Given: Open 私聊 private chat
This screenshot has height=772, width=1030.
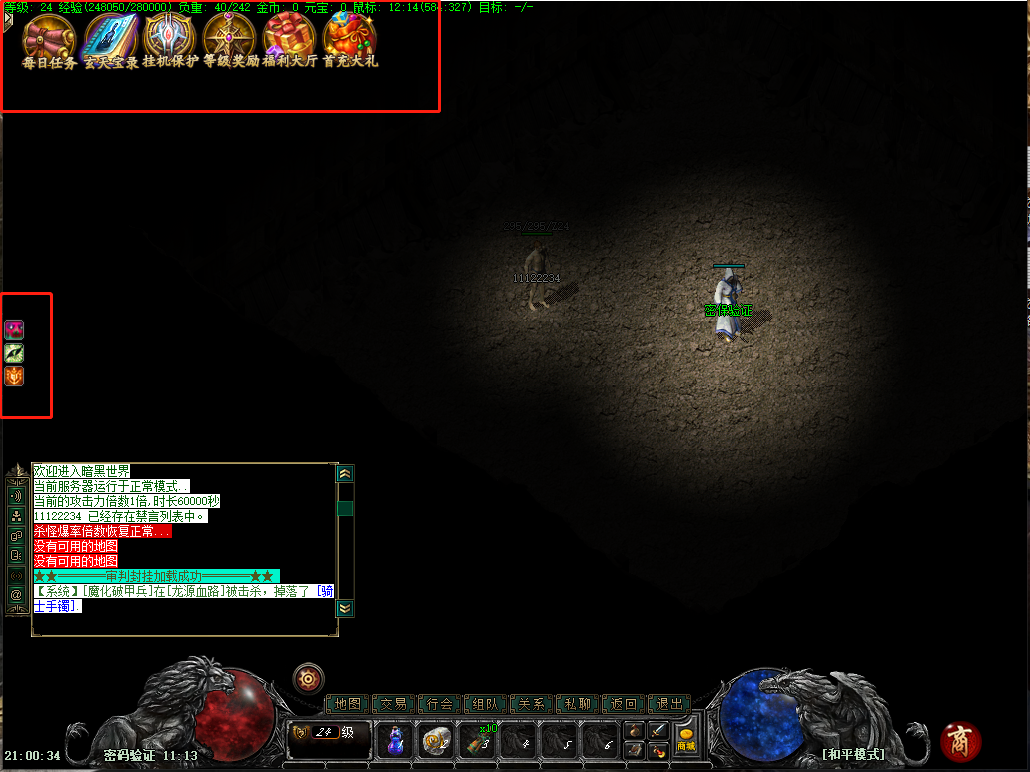Looking at the screenshot, I should [577, 704].
